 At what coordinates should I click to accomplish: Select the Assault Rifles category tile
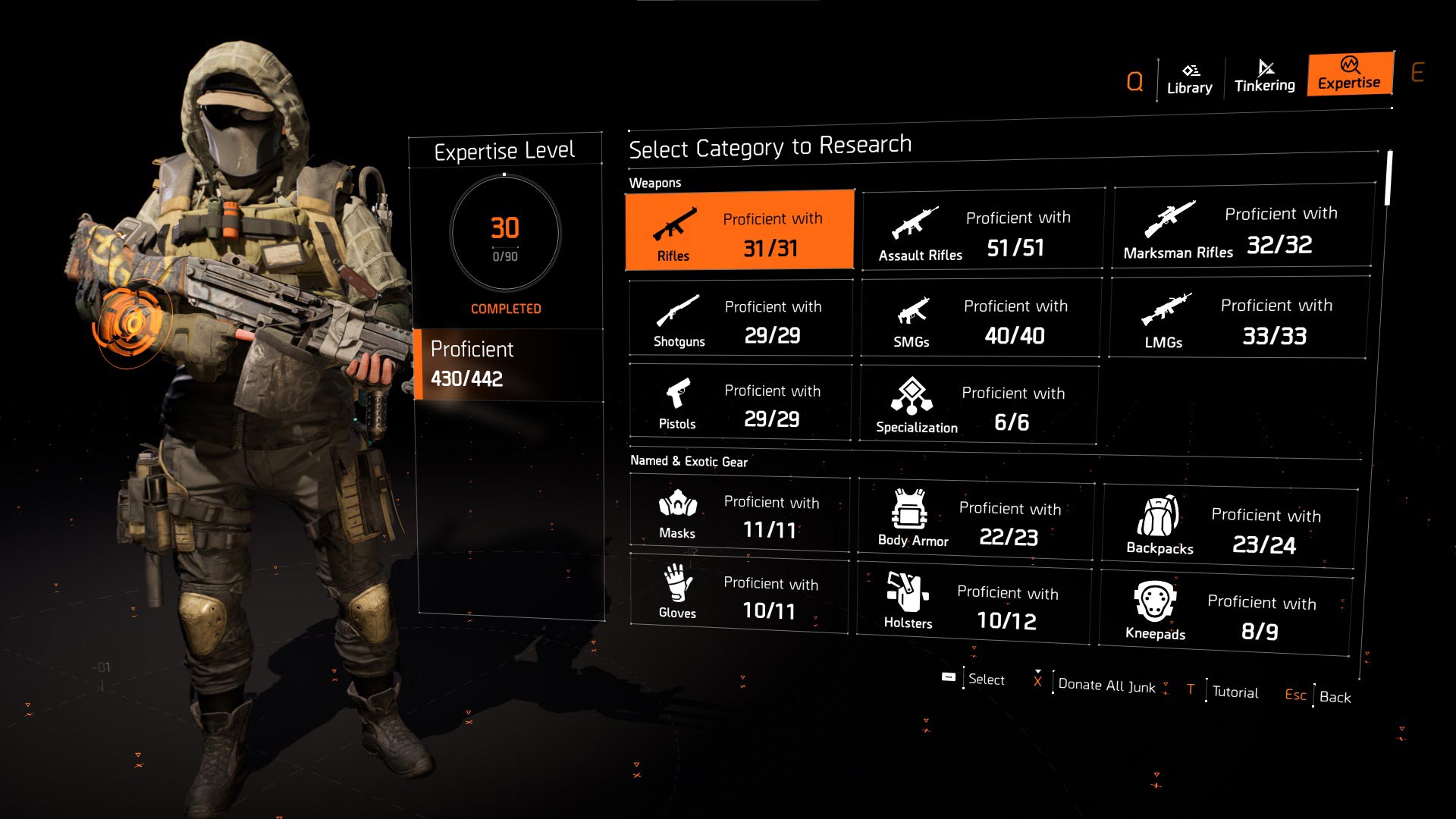point(983,230)
